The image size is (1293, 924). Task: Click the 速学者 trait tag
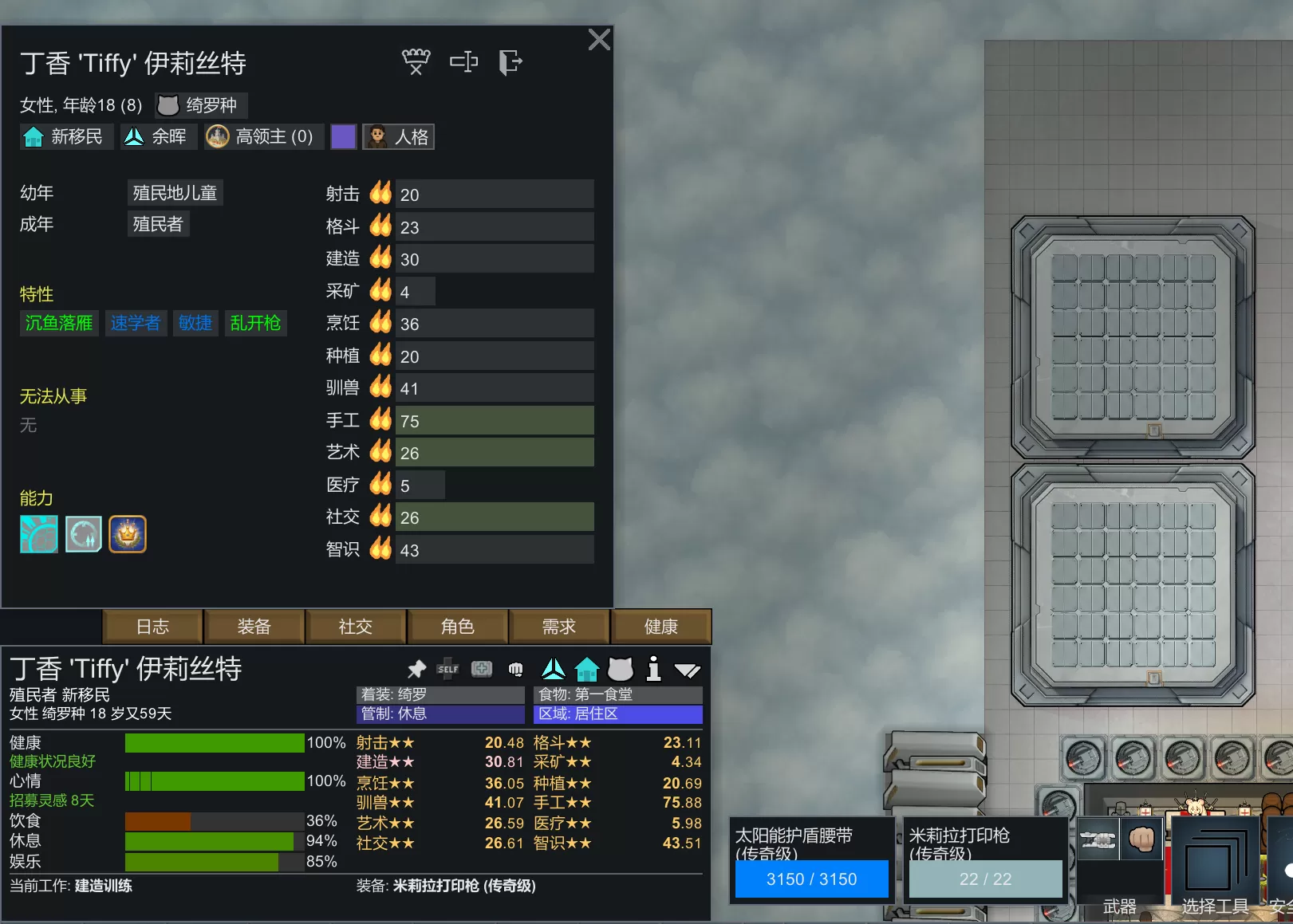(x=135, y=323)
